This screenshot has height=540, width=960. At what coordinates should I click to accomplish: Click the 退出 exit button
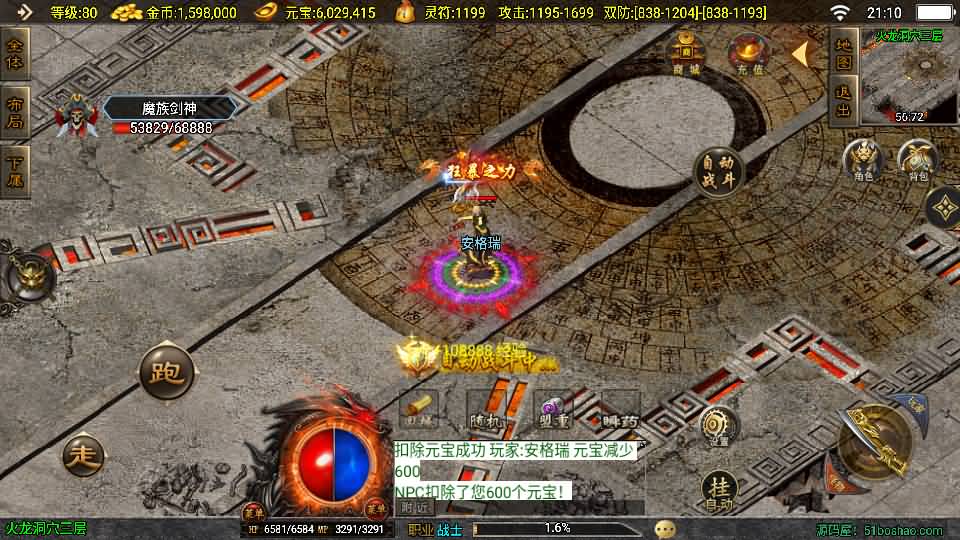tap(843, 102)
